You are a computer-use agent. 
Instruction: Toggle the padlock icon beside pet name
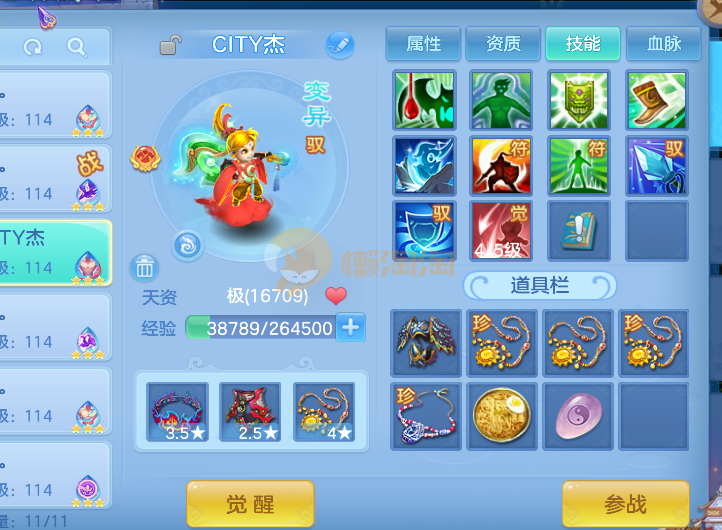[x=171, y=45]
